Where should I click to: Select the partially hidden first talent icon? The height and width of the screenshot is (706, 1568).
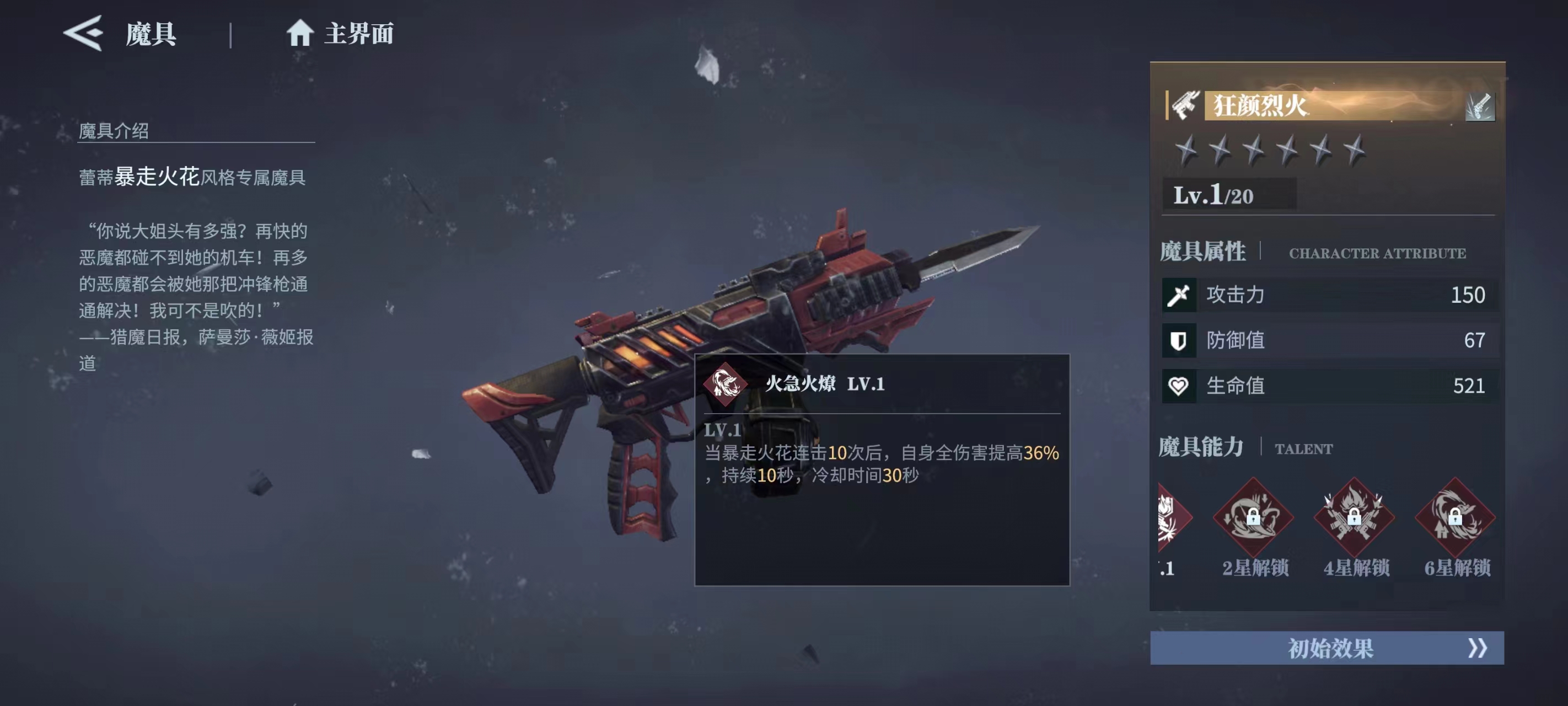coord(1169,517)
